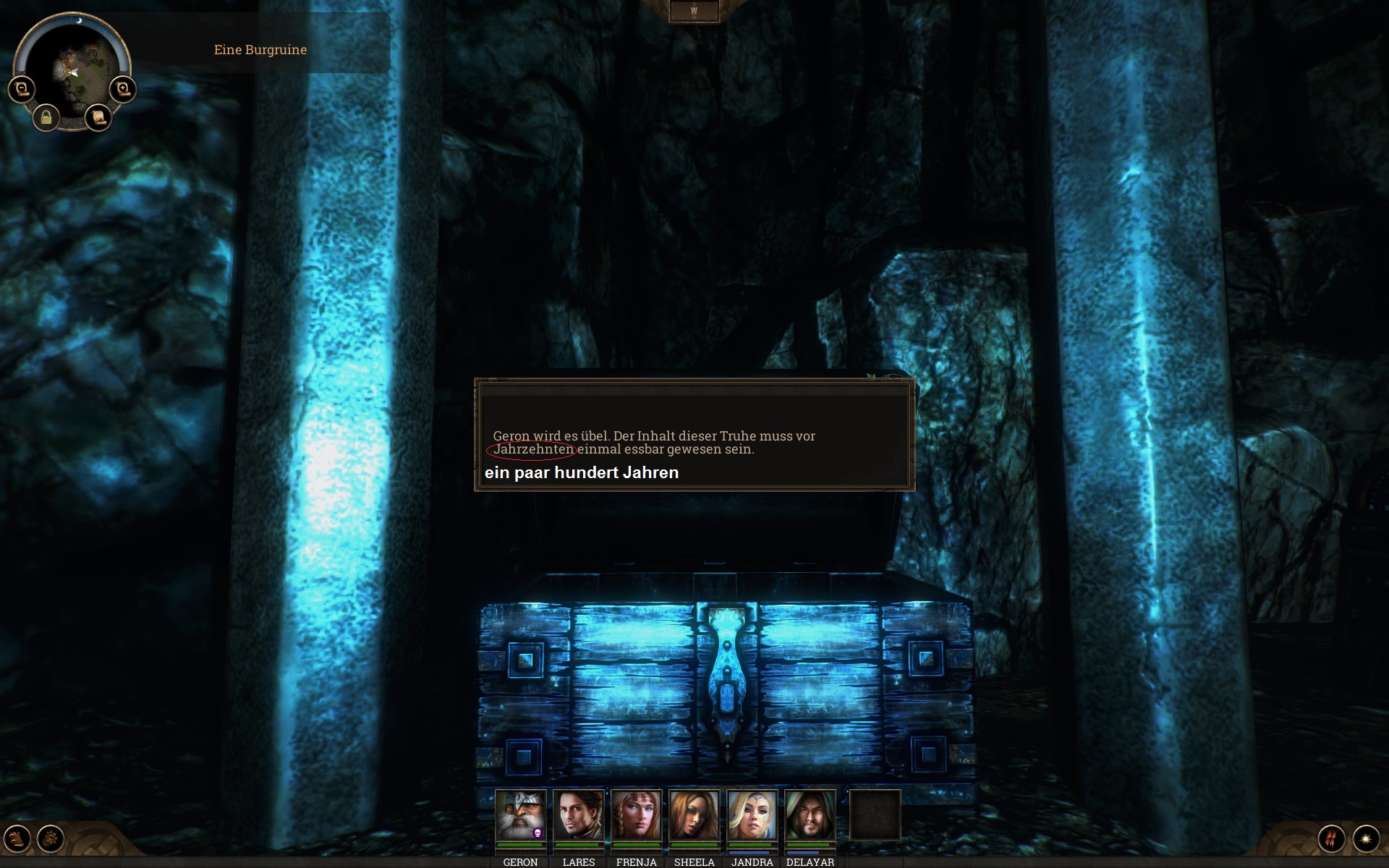Open the gear settings menu

pyautogui.click(x=51, y=839)
